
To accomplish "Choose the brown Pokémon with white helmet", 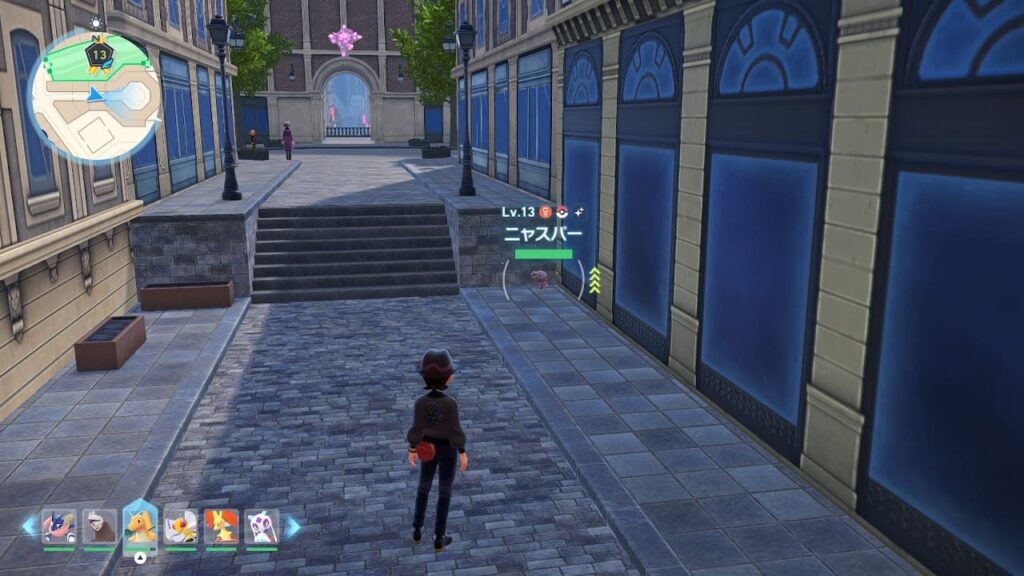I will point(99,526).
